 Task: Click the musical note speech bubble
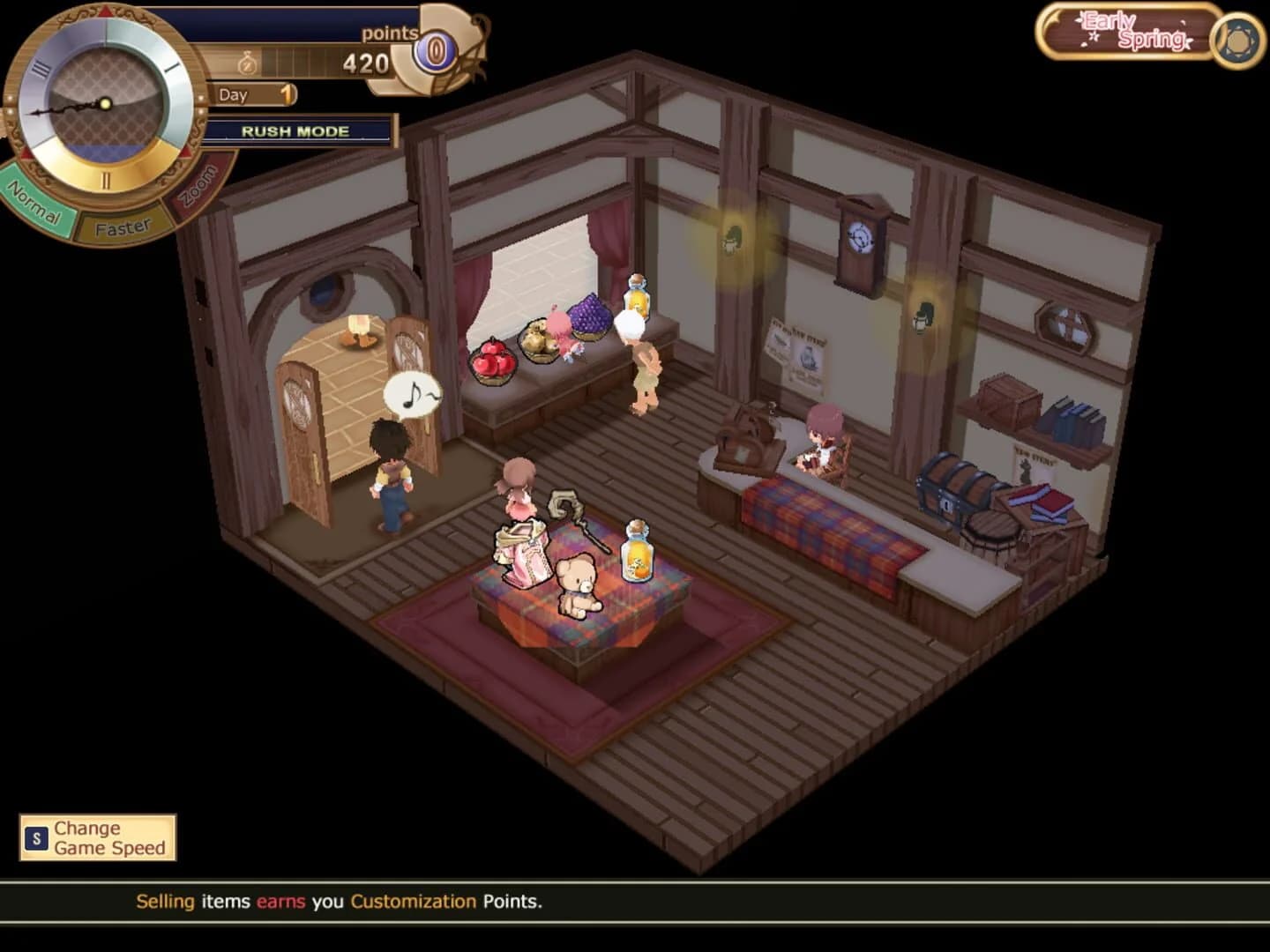[x=411, y=393]
